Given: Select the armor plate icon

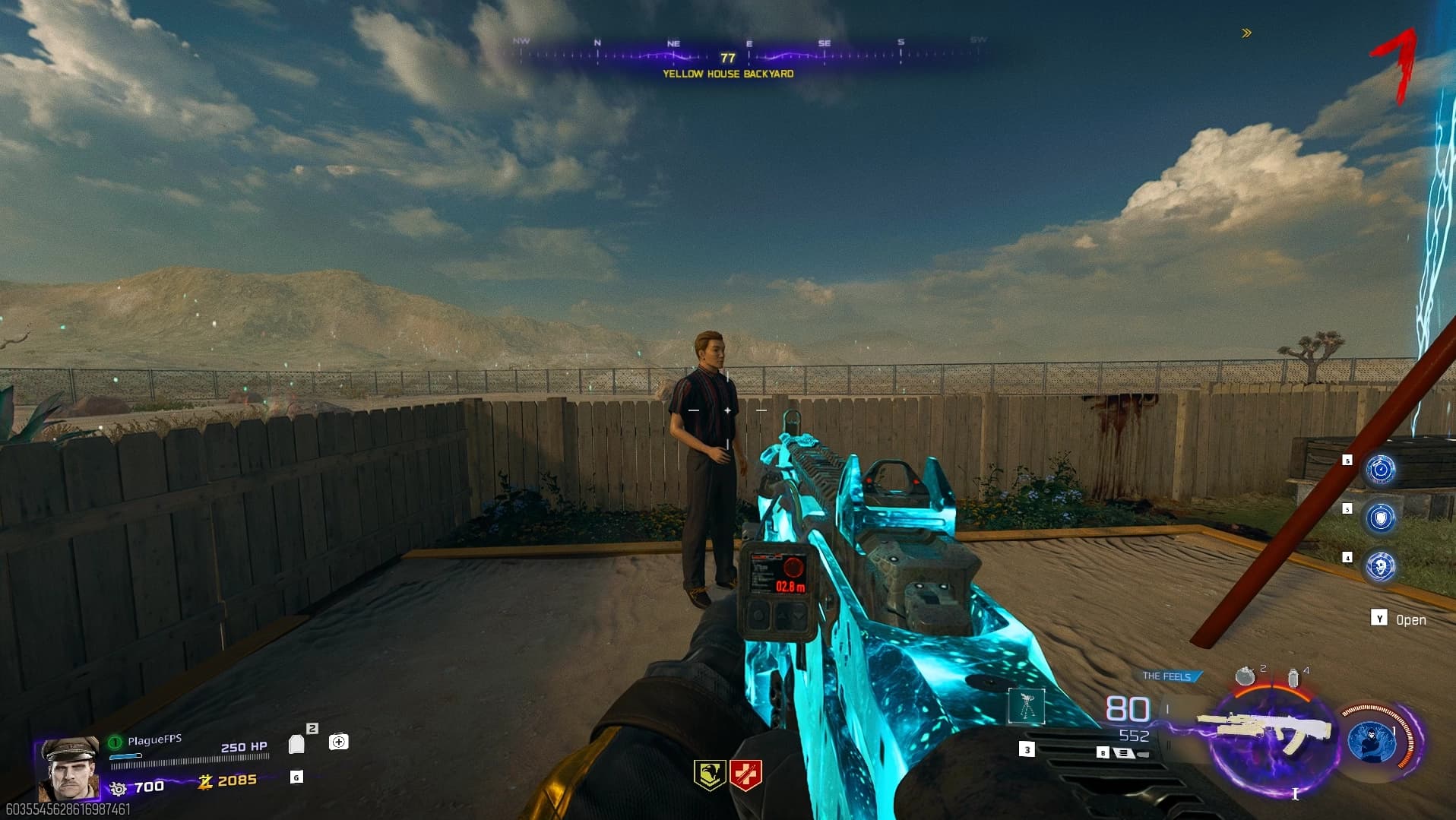Looking at the screenshot, I should click(297, 743).
